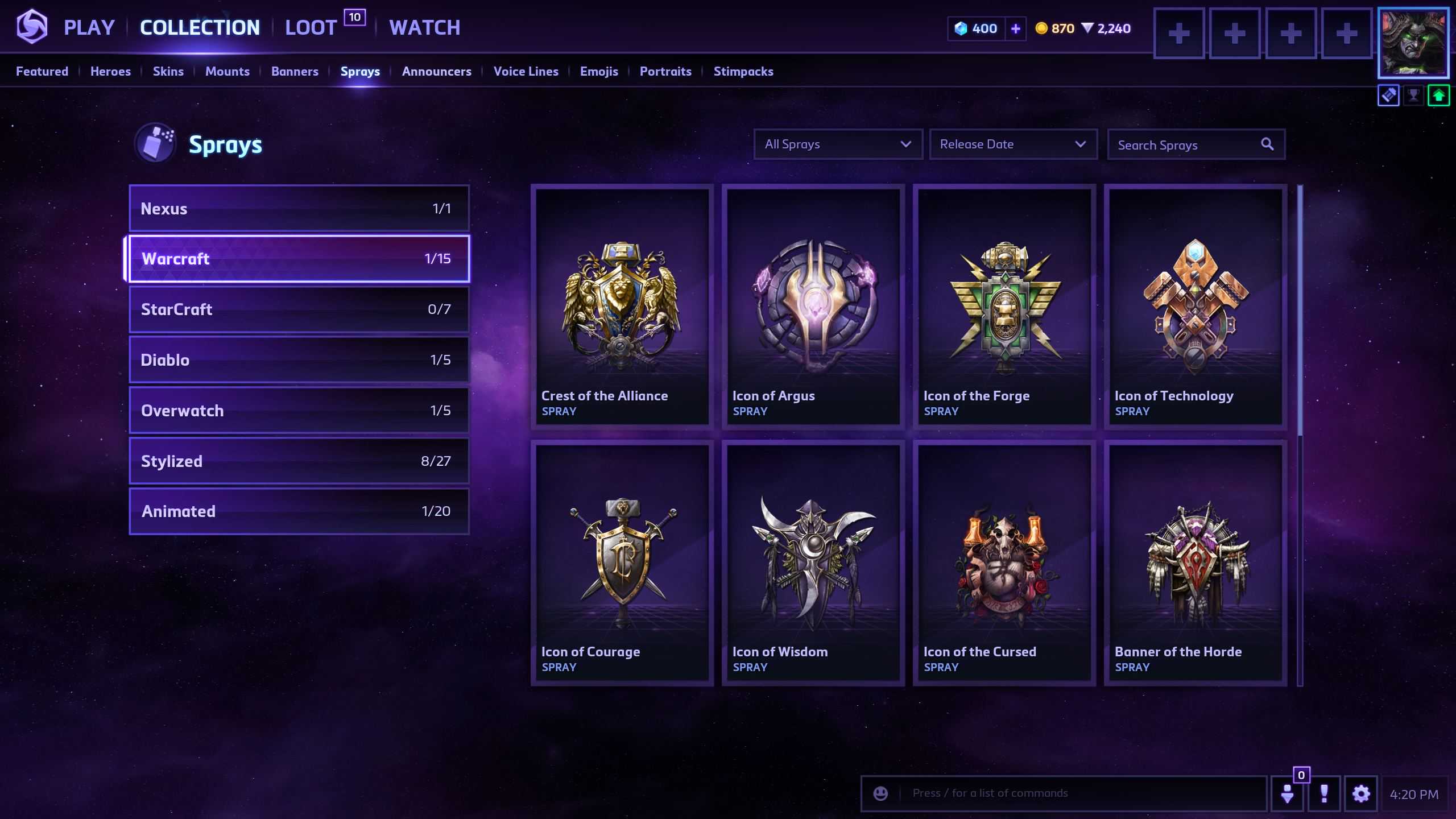Open the All Sprays filter dropdown
The width and height of the screenshot is (1456, 819).
point(838,144)
